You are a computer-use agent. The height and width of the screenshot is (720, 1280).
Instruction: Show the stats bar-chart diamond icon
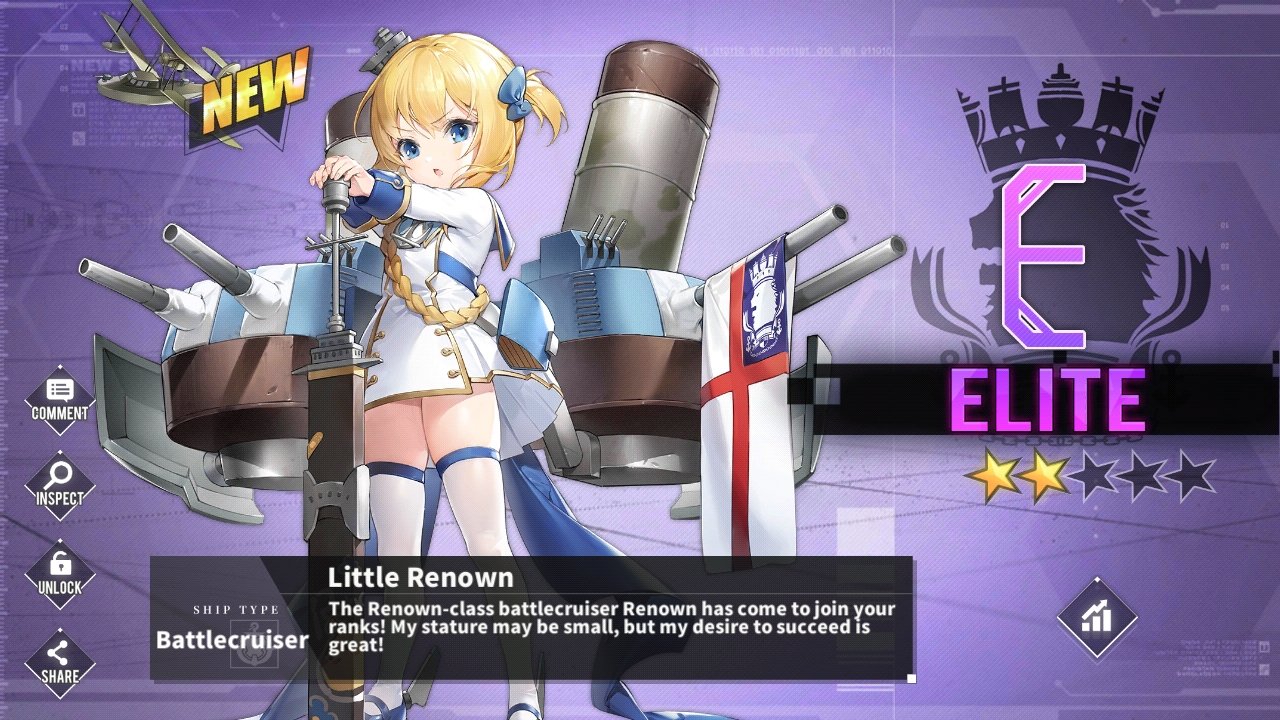(1097, 617)
